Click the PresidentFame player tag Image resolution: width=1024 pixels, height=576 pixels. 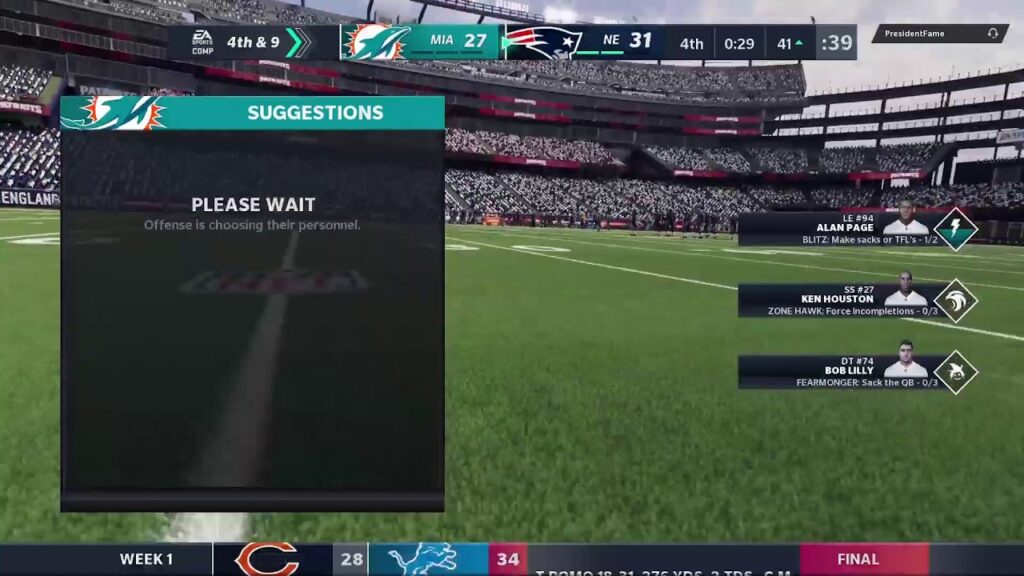[939, 33]
